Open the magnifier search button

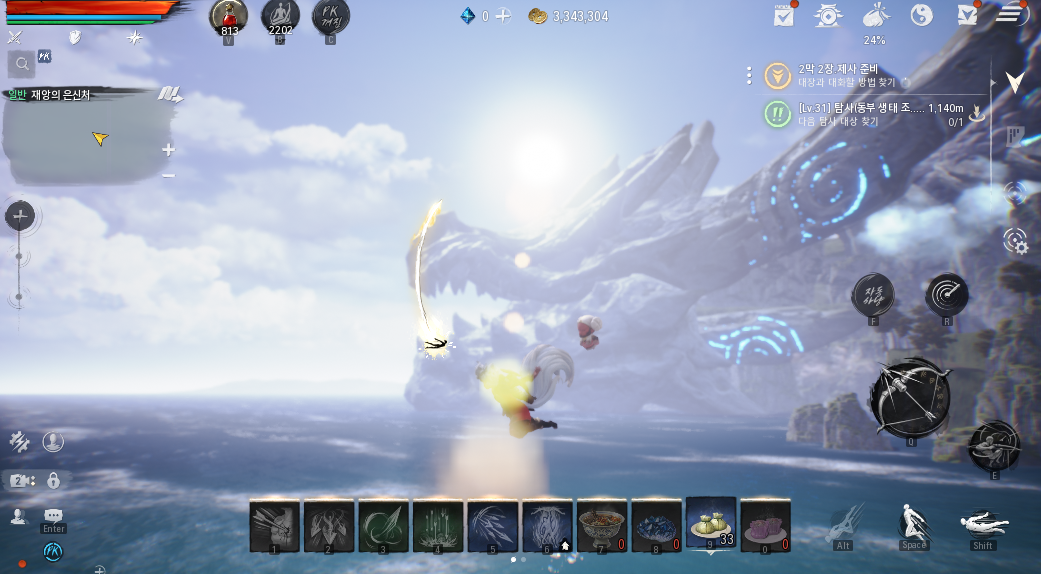(x=21, y=65)
